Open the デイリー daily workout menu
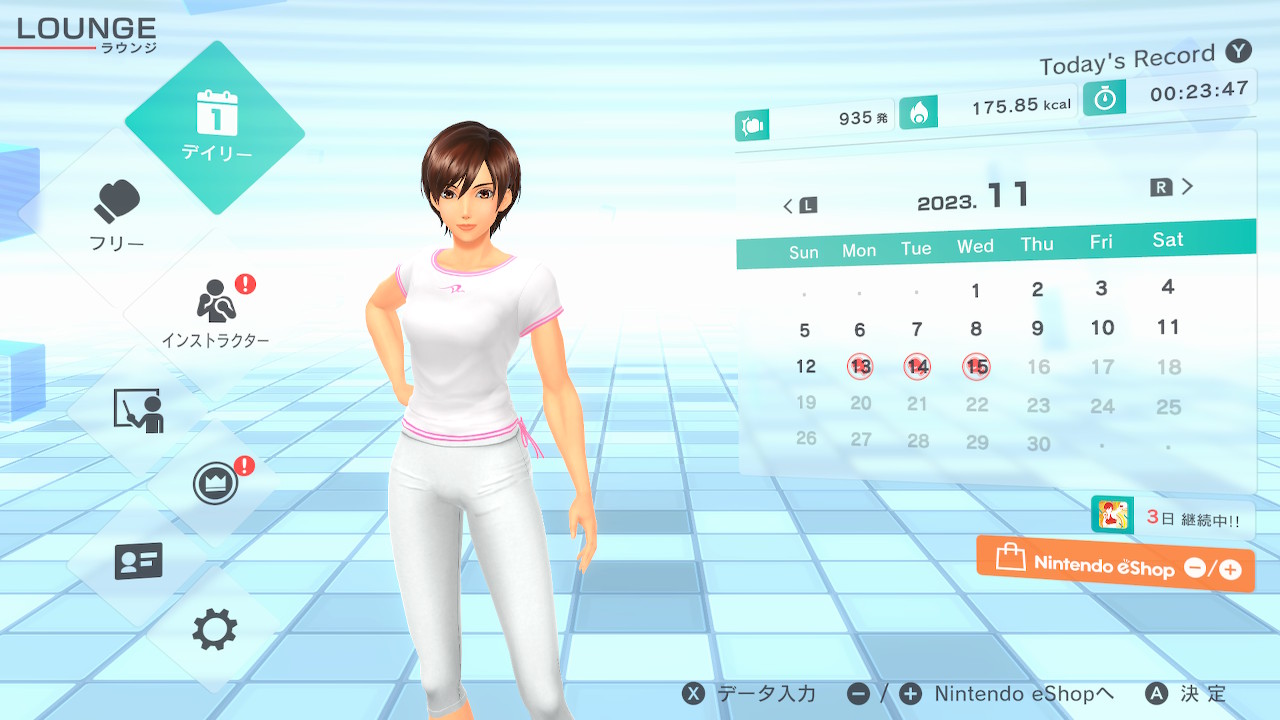The height and width of the screenshot is (720, 1280). [216, 127]
